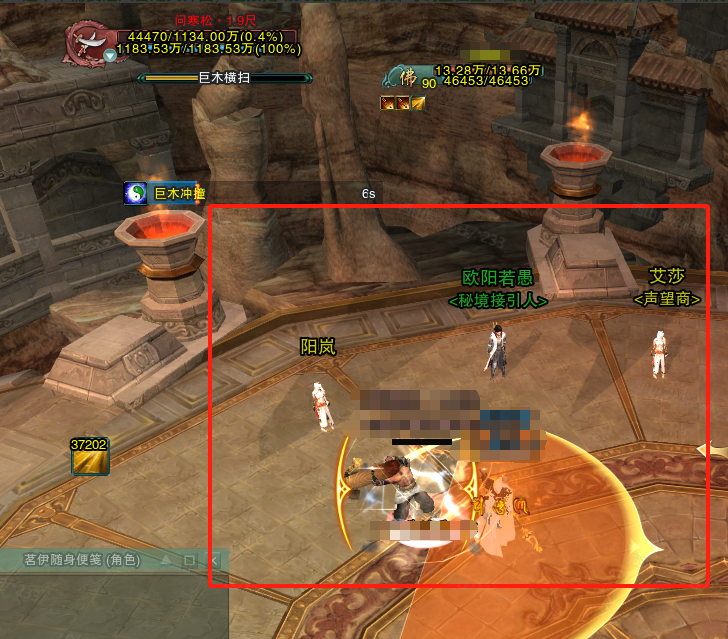Maximize the 茗伊随身便笺 note window
The width and height of the screenshot is (728, 639).
188,561
